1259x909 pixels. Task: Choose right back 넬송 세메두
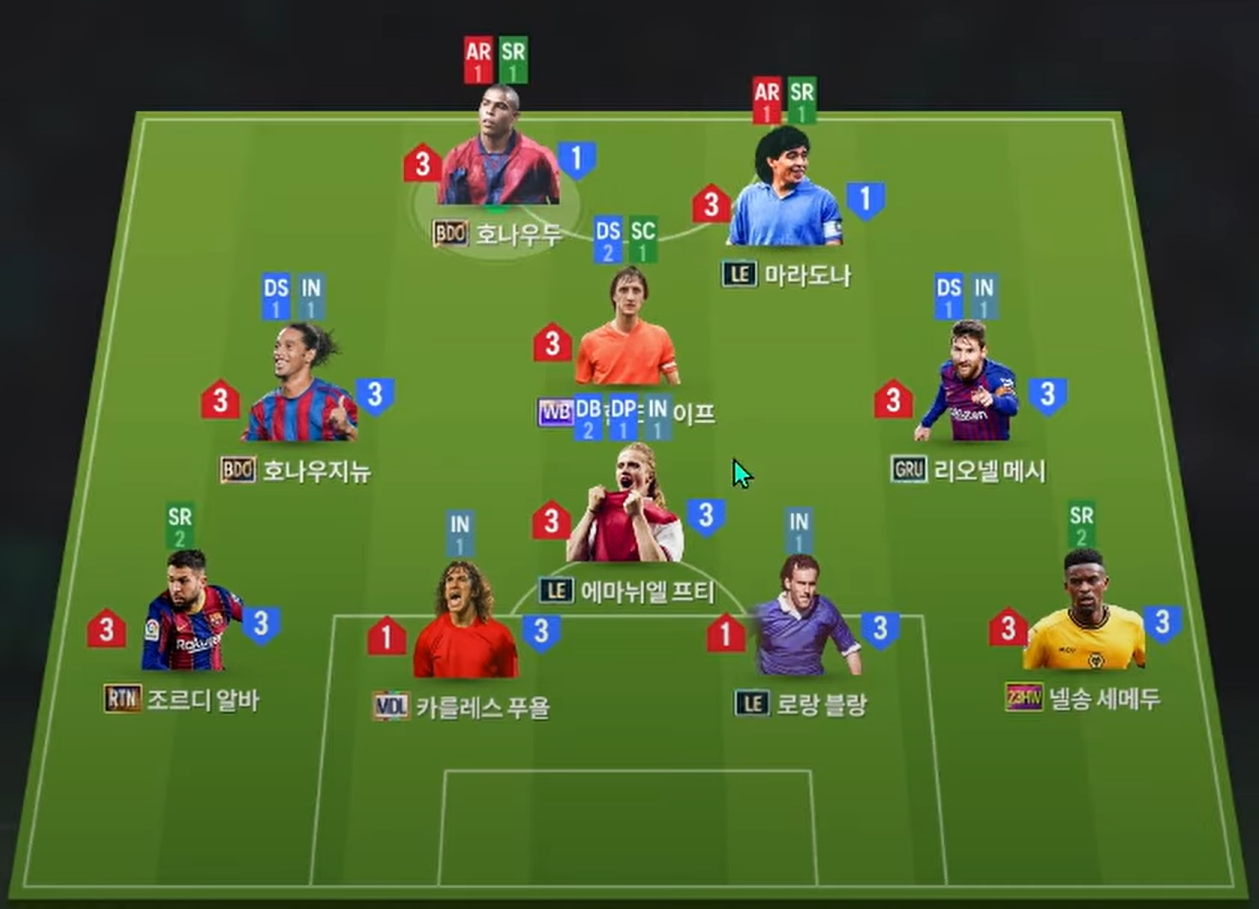click(x=1084, y=615)
